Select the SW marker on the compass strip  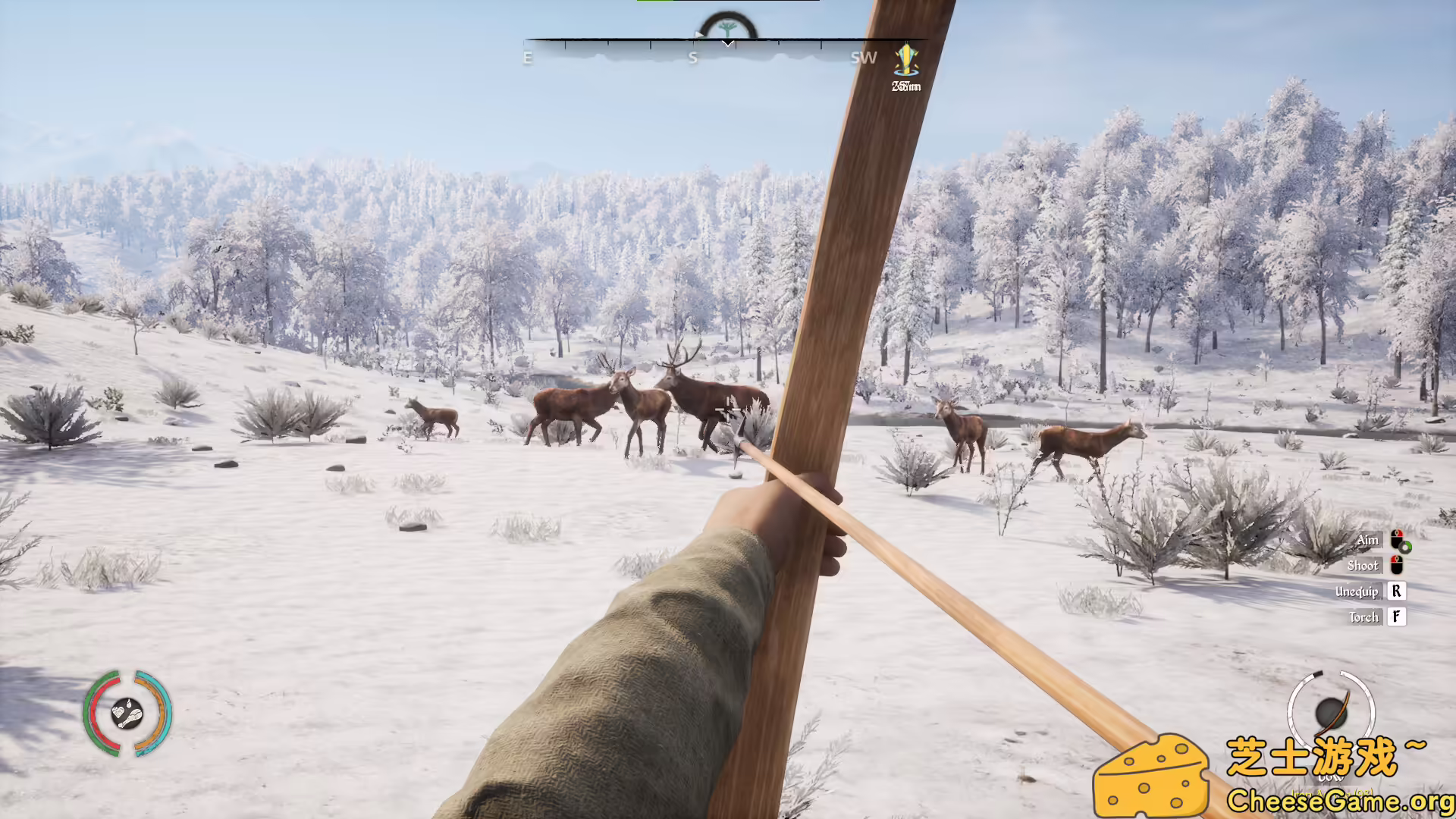coord(864,58)
